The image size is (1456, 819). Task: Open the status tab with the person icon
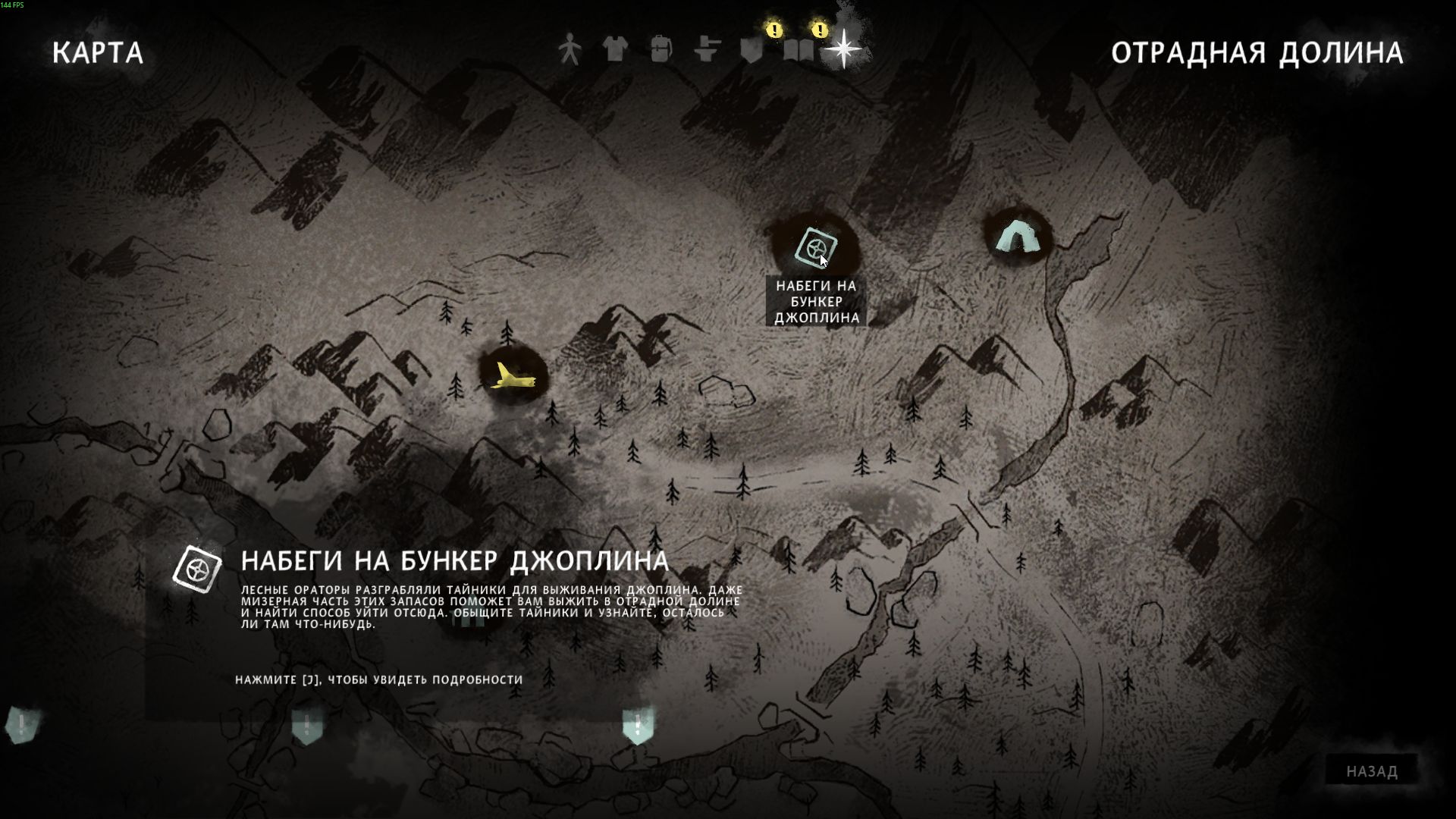(x=569, y=50)
